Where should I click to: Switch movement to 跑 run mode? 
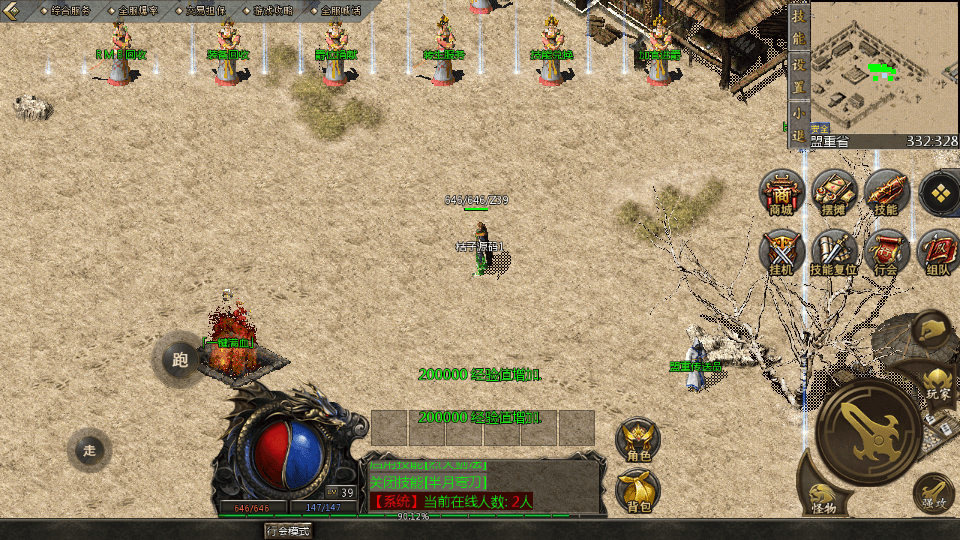click(181, 360)
